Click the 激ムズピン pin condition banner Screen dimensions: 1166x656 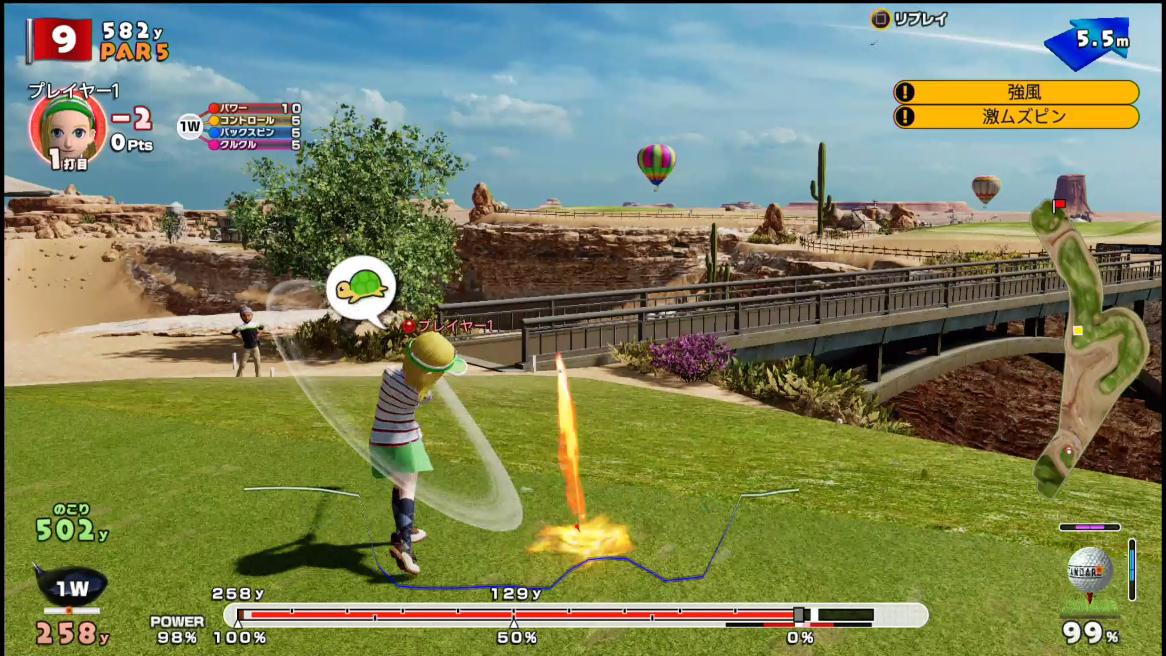click(x=1015, y=117)
